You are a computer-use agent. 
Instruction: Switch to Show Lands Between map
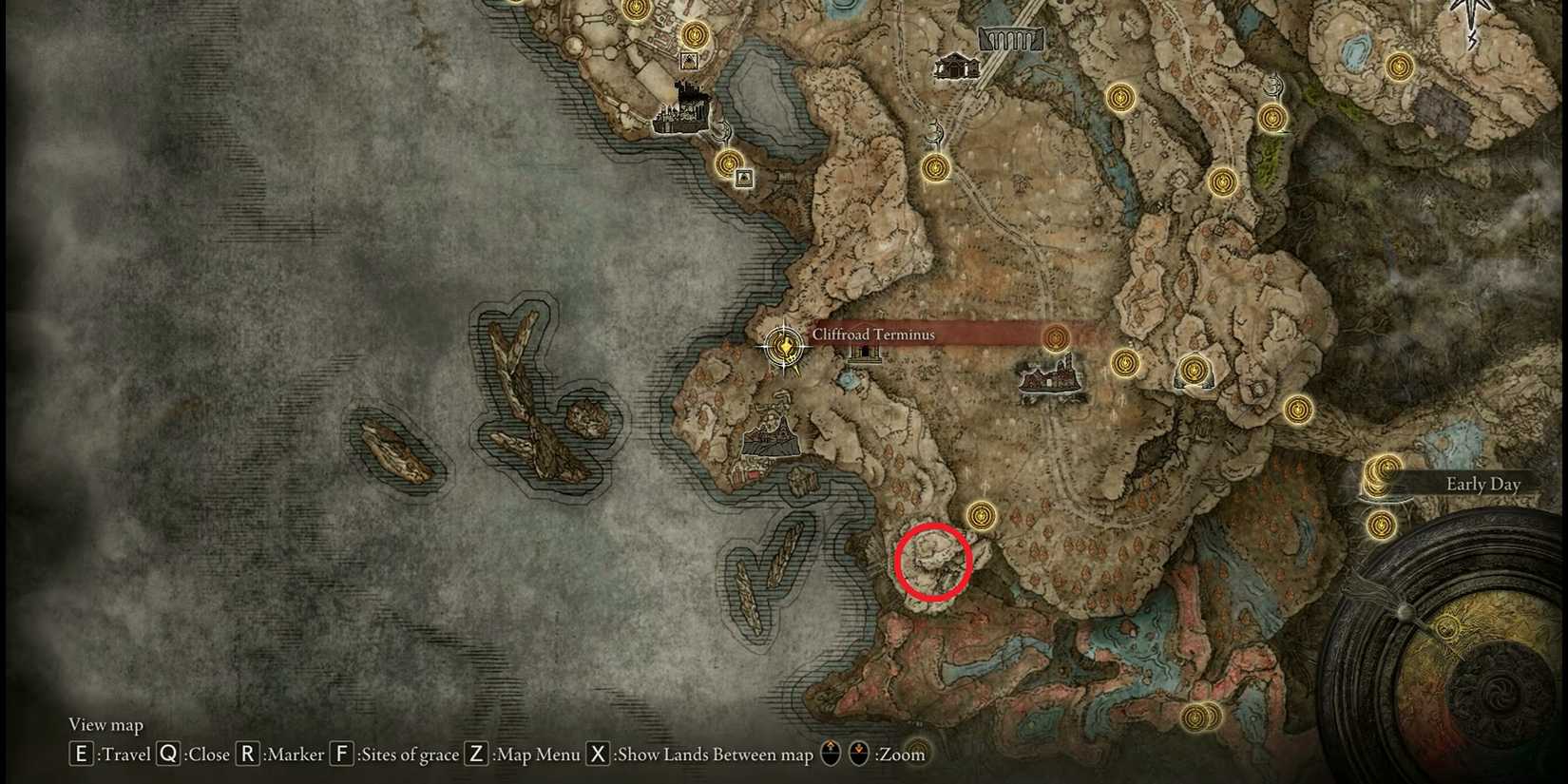[598, 754]
